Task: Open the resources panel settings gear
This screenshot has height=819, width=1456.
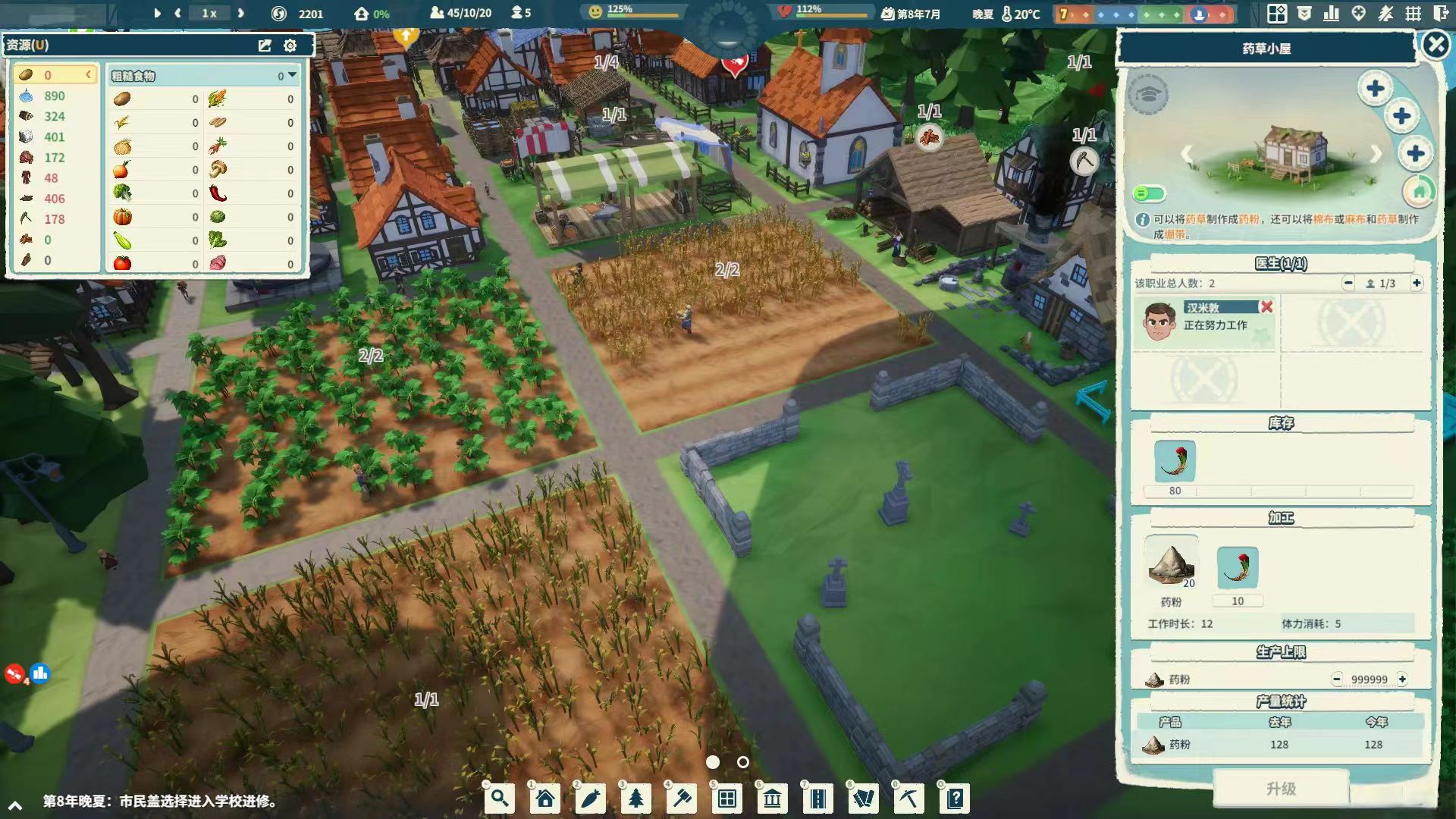Action: coord(290,45)
